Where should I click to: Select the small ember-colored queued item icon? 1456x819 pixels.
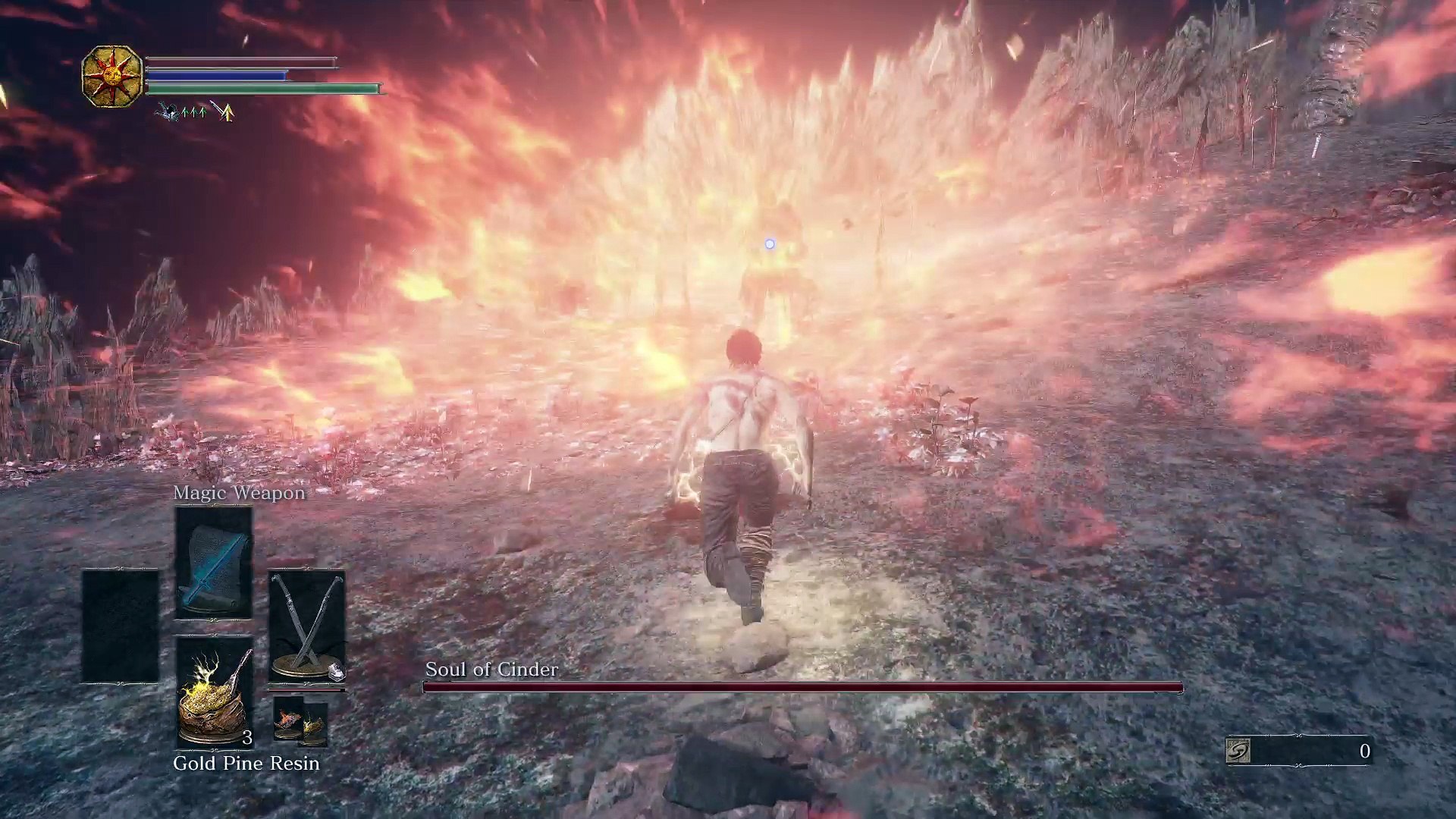(x=288, y=721)
